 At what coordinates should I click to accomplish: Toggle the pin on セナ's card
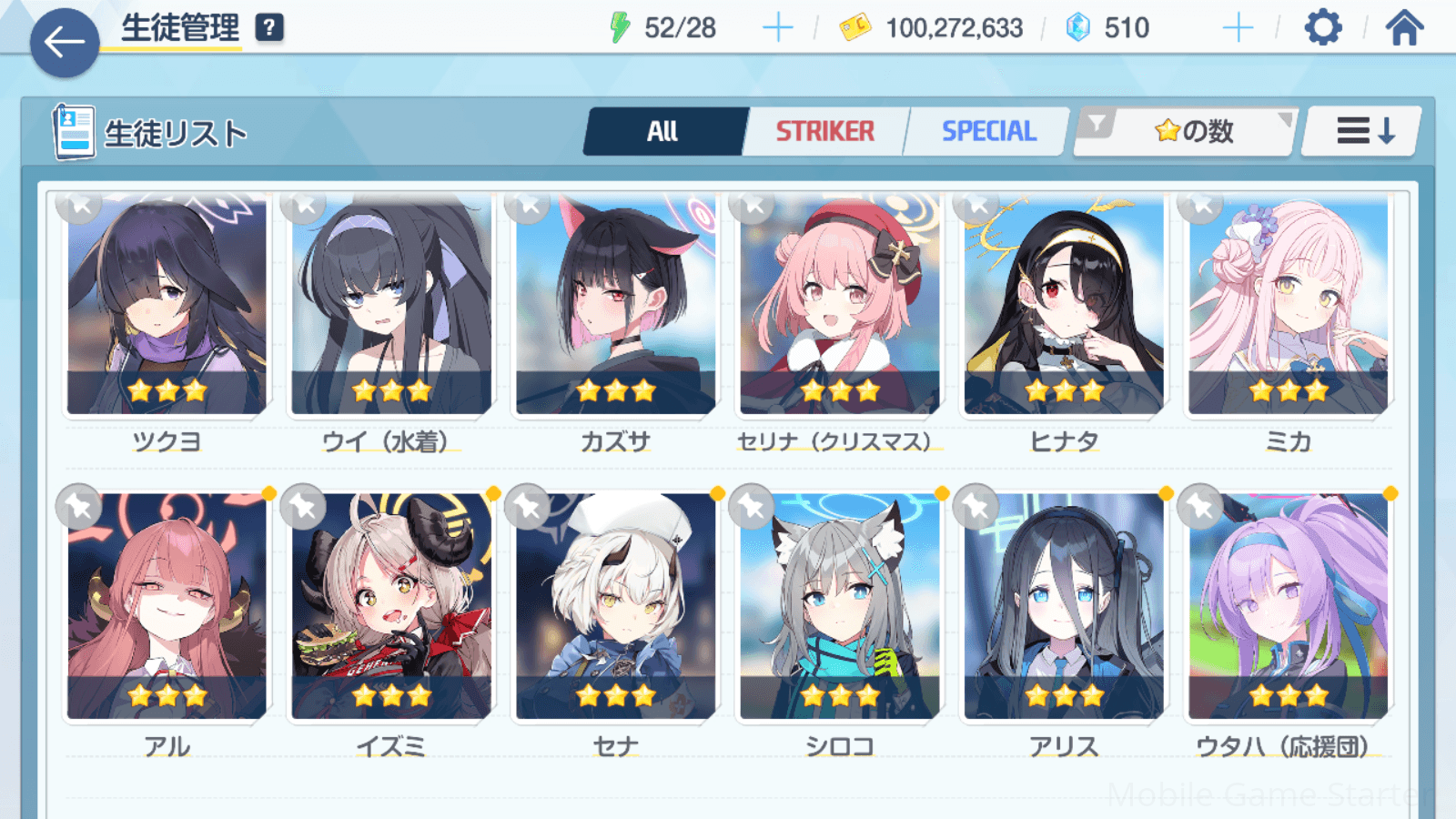click(x=528, y=506)
